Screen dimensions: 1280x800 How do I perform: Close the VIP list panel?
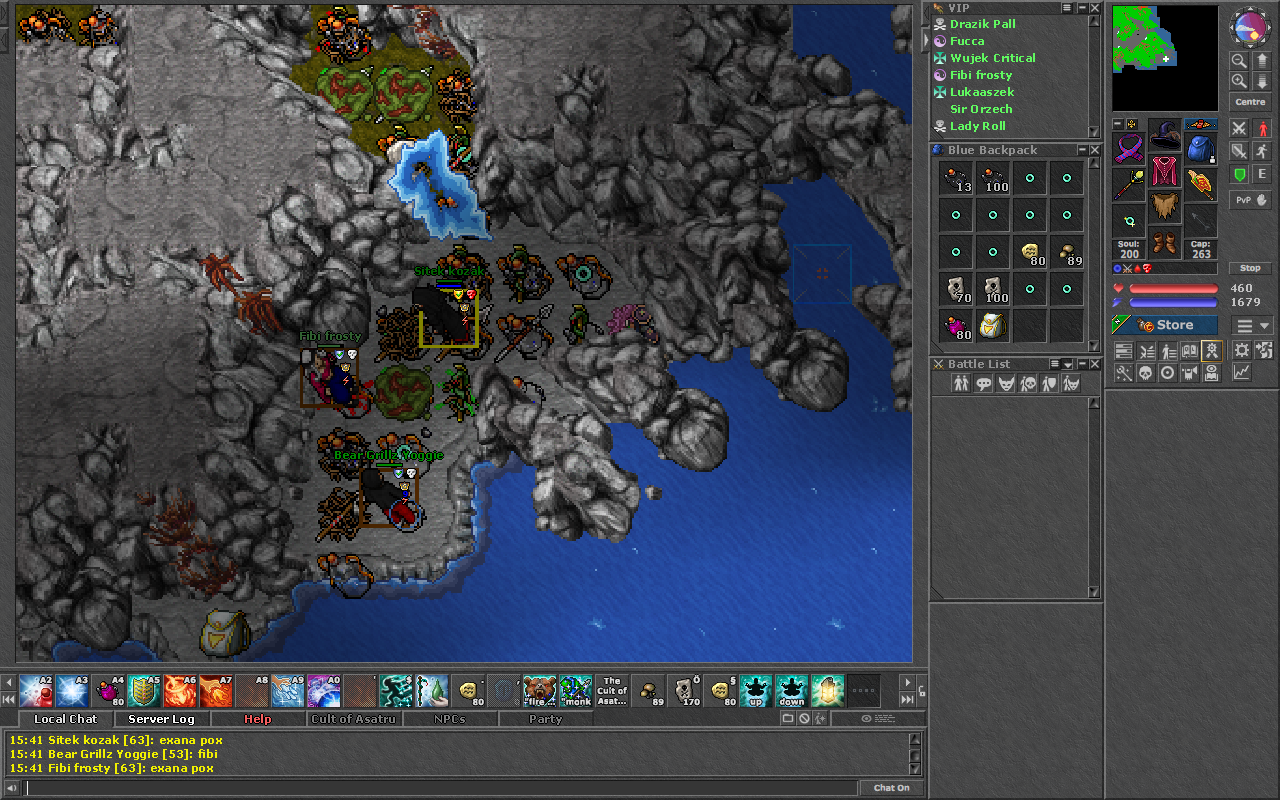click(x=1095, y=8)
